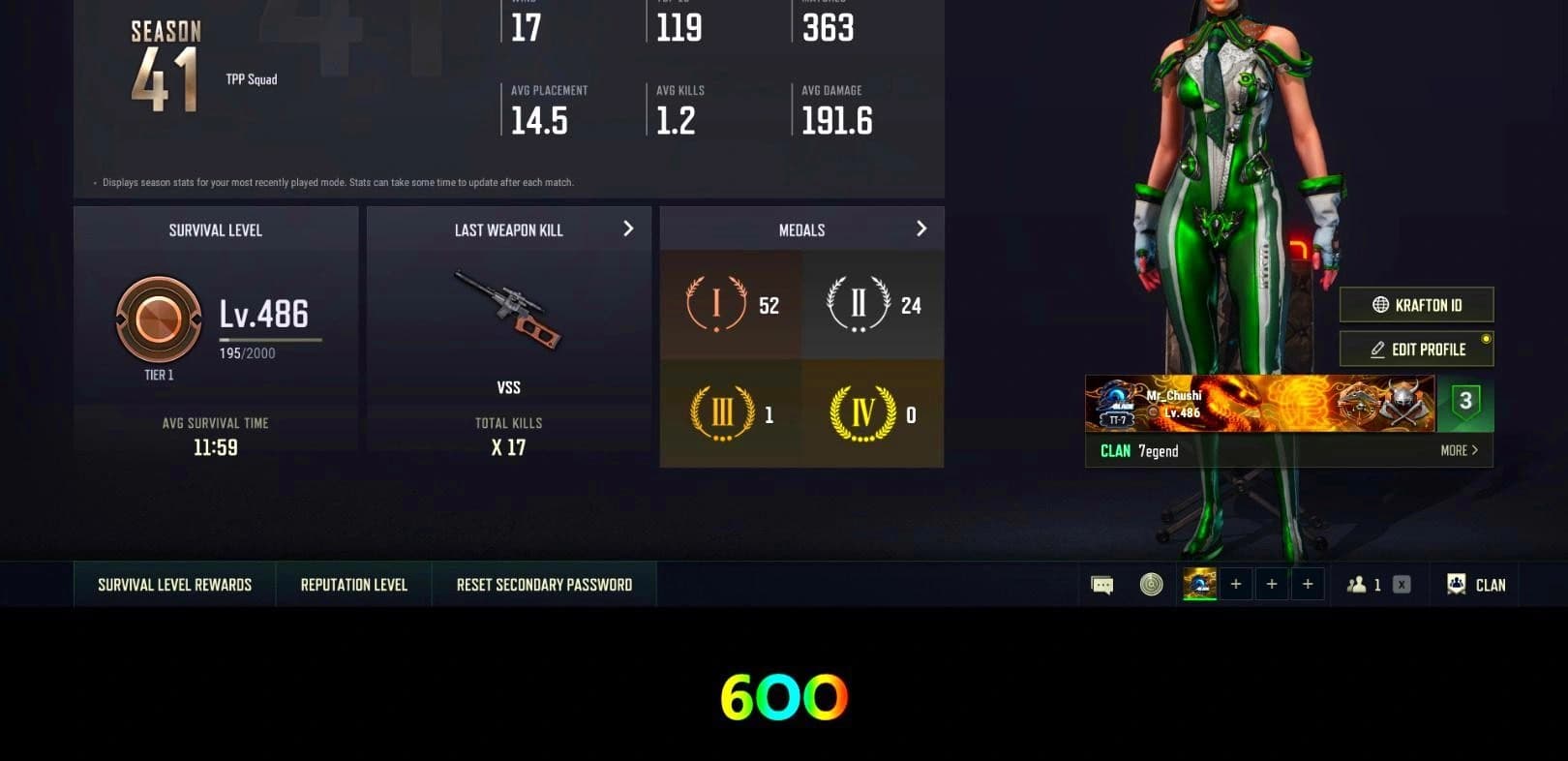Screen dimensions: 1568x761
Task: Open the chat messages icon
Action: [1102, 584]
